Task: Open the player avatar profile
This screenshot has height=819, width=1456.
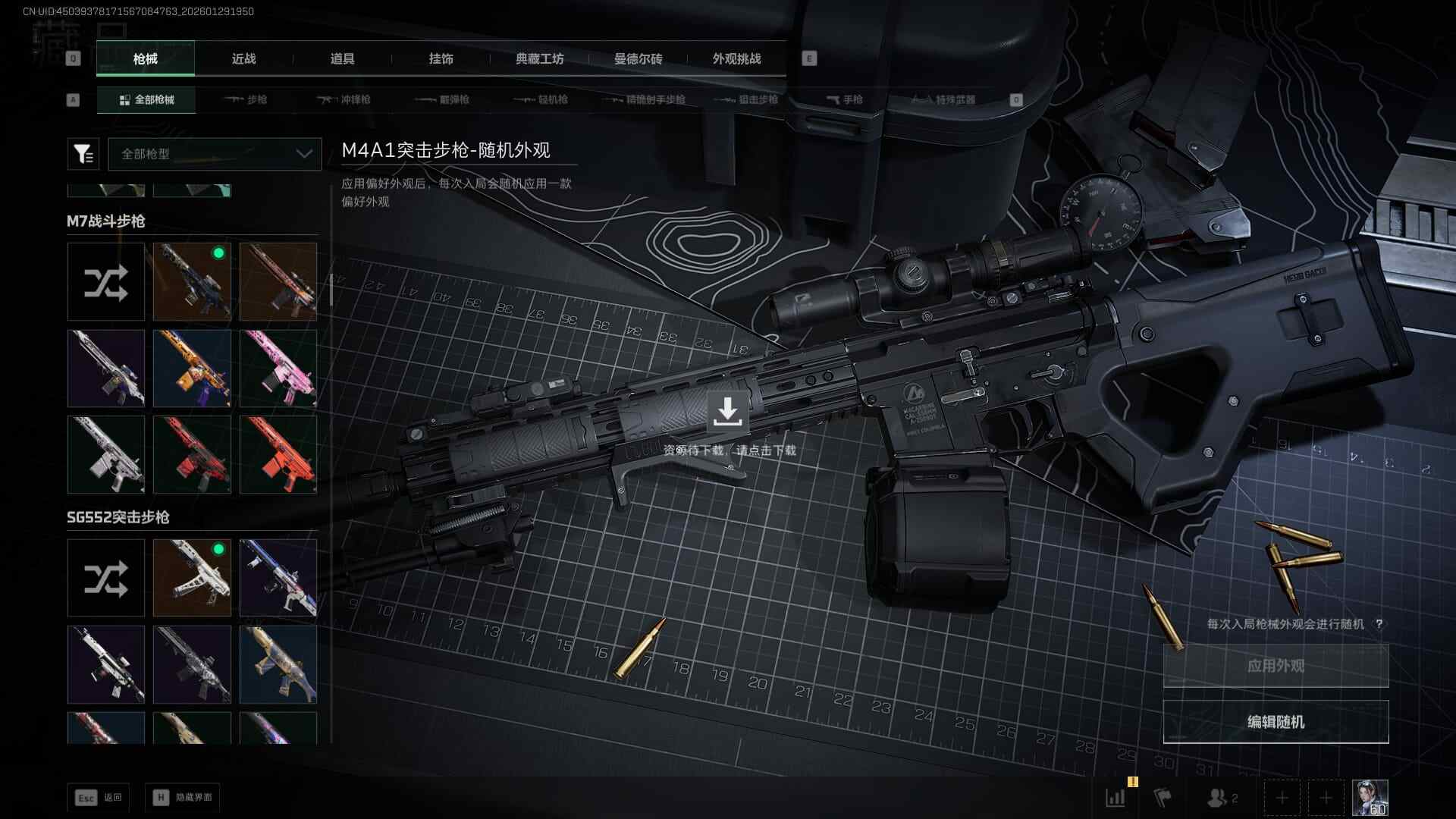Action: pyautogui.click(x=1370, y=798)
